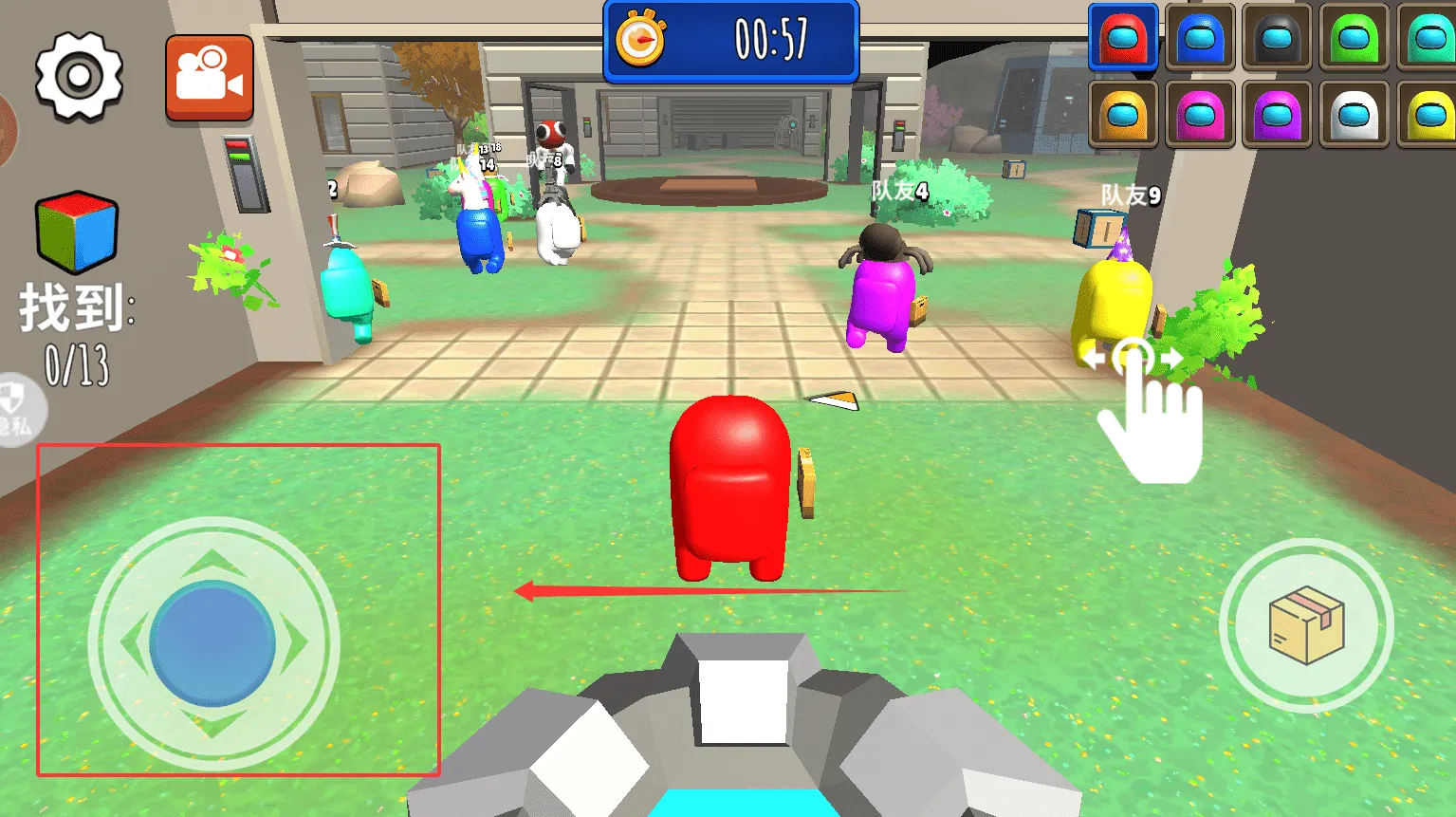The height and width of the screenshot is (817, 1456).
Task: Open the privacy shield button
Action: [x=17, y=410]
